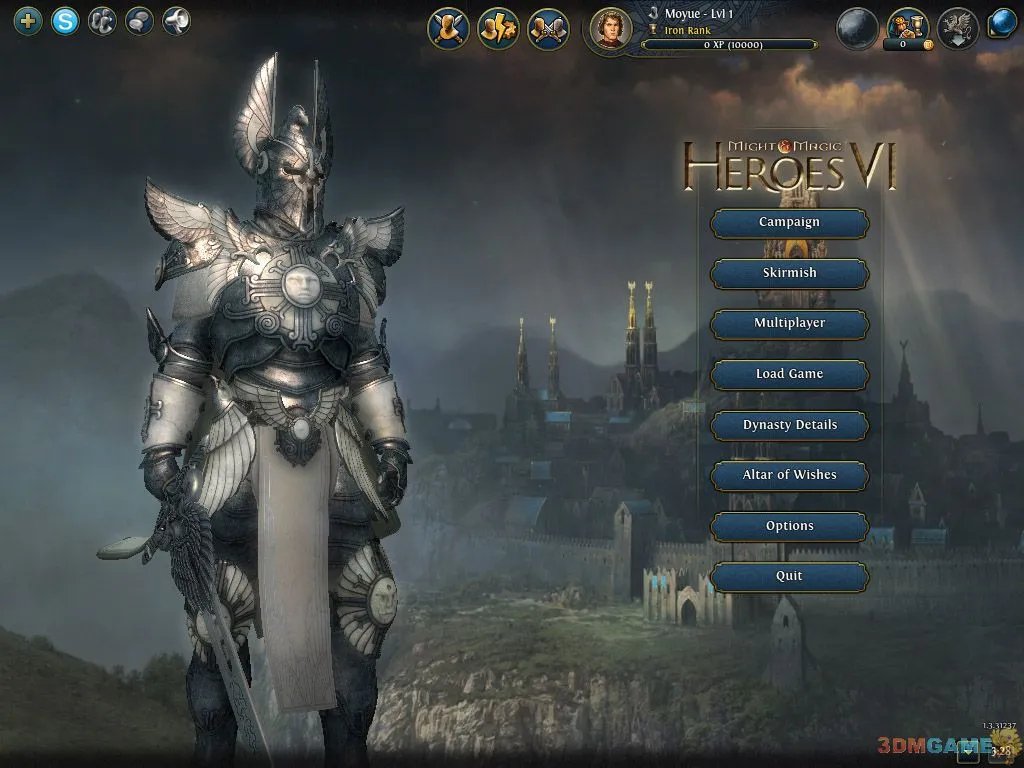Quit the game
This screenshot has height=768, width=1024.
coord(789,576)
